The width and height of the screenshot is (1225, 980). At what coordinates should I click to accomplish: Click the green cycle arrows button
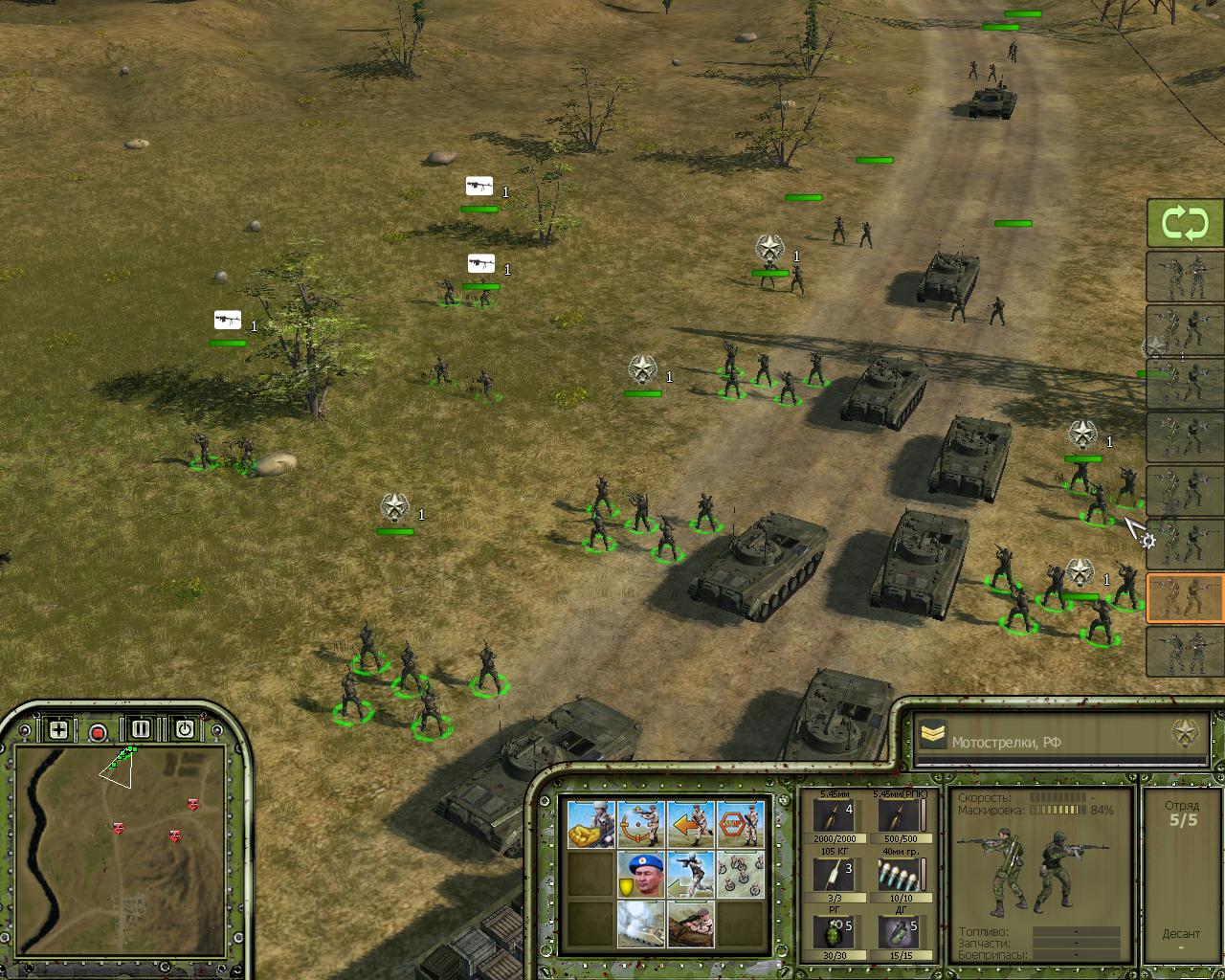tap(1185, 224)
